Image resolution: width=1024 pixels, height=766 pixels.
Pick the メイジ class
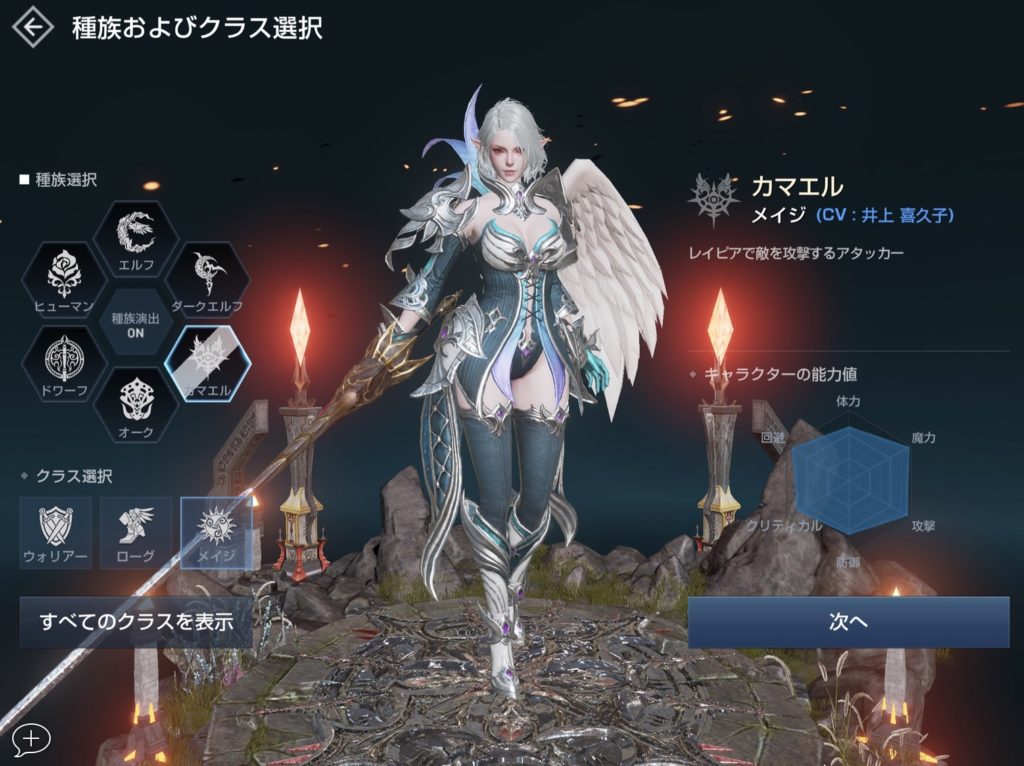coord(215,532)
